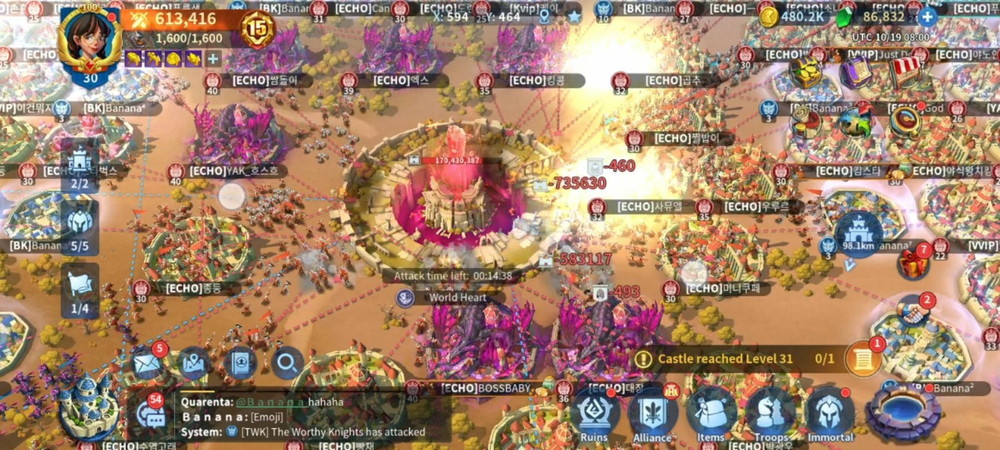The image size is (1000, 450).
Task: Open the gold treasure chest icon
Action: pyautogui.click(x=805, y=72)
